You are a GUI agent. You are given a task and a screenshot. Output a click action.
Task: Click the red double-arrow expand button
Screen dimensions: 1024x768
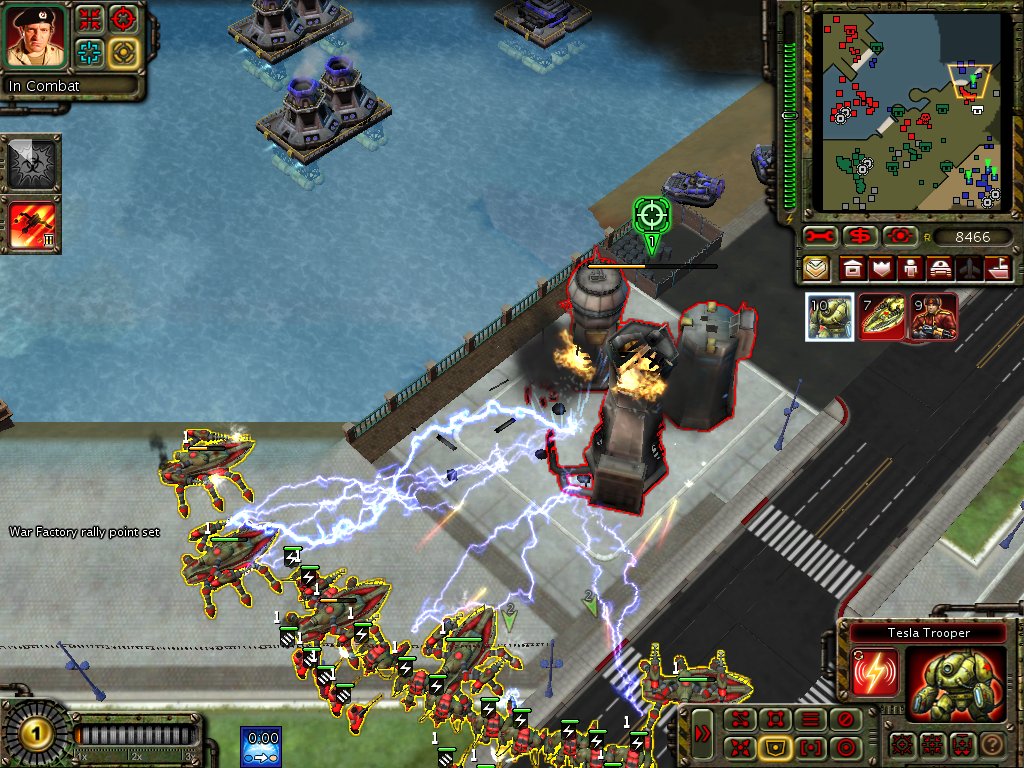[702, 734]
